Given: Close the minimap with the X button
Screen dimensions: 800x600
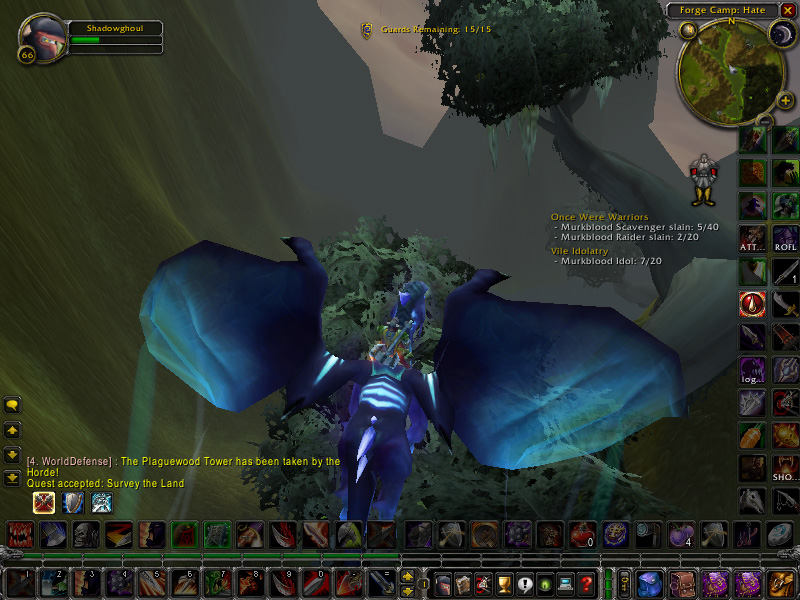Looking at the screenshot, I should pyautogui.click(x=788, y=10).
